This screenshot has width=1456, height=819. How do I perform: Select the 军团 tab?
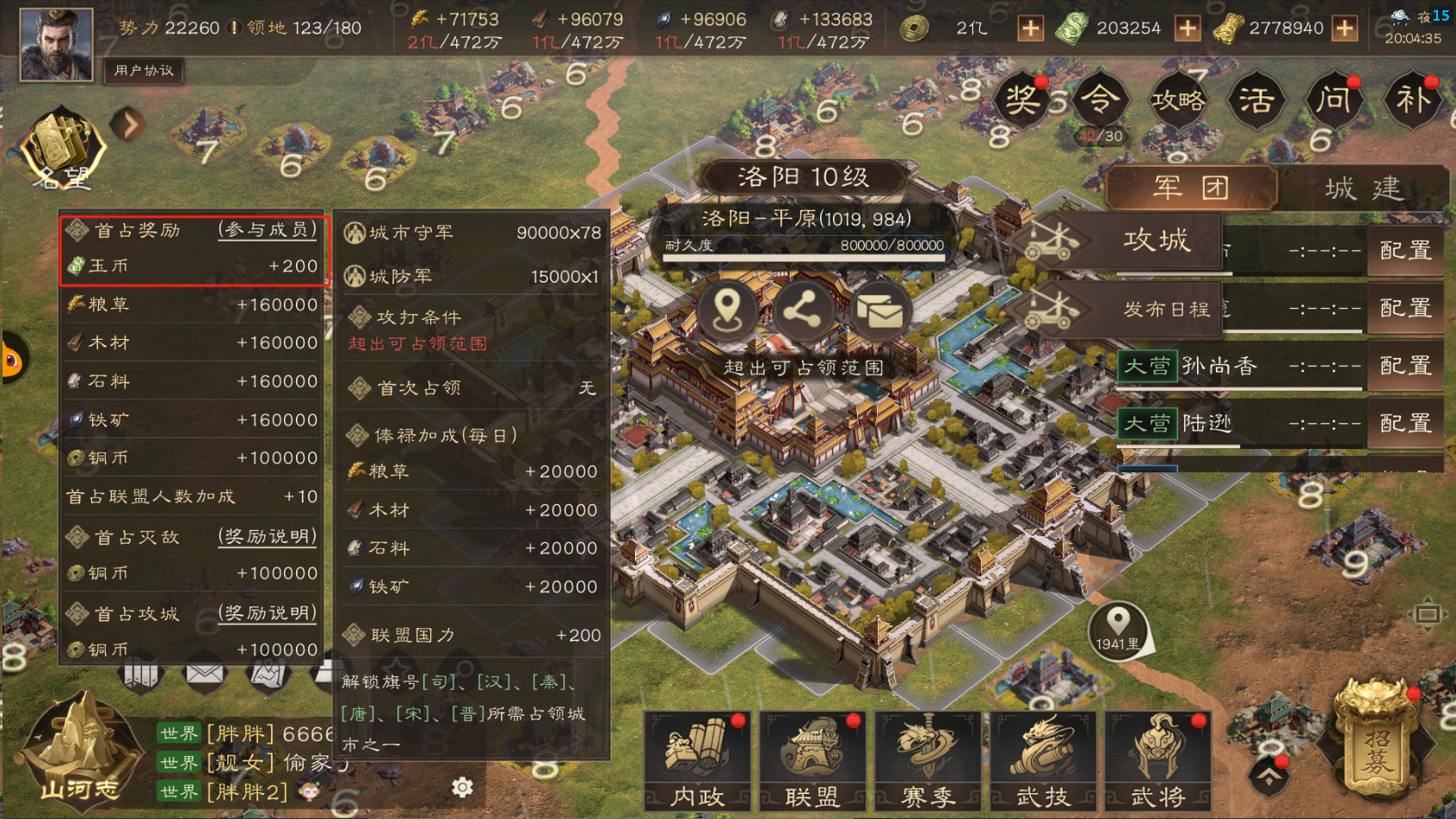(x=1192, y=188)
